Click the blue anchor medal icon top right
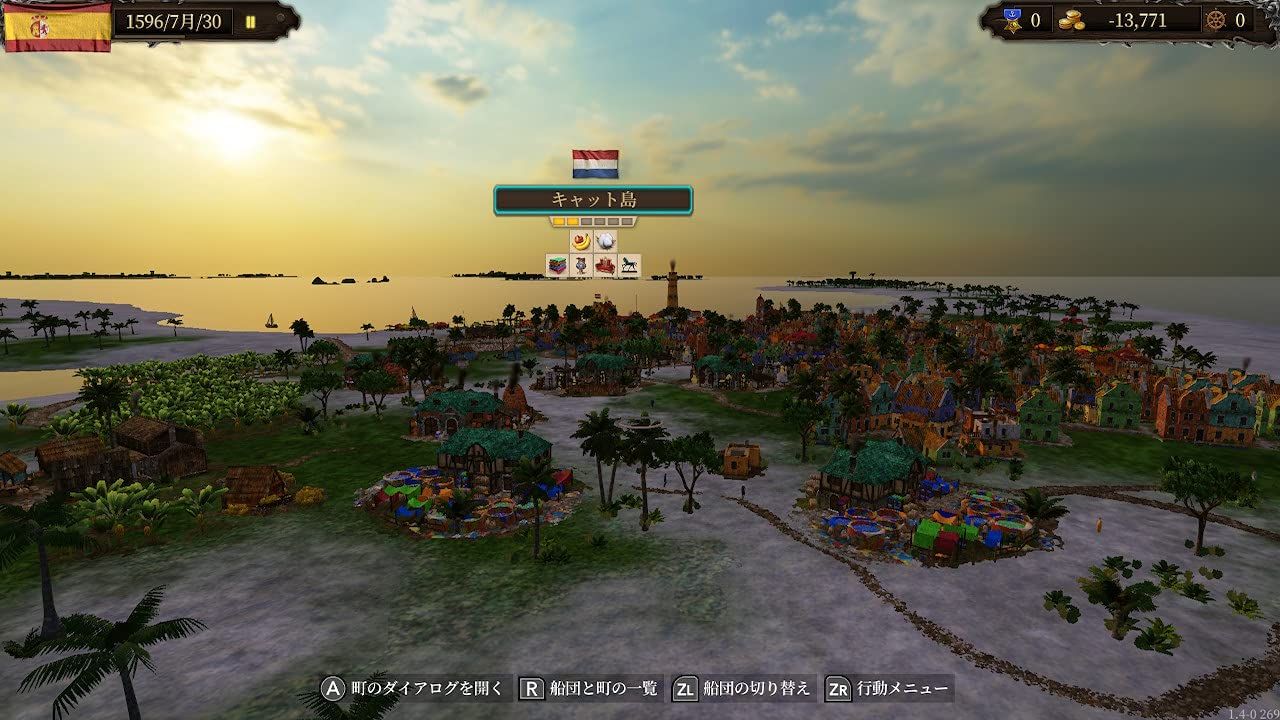The width and height of the screenshot is (1280, 720). [x=1011, y=20]
